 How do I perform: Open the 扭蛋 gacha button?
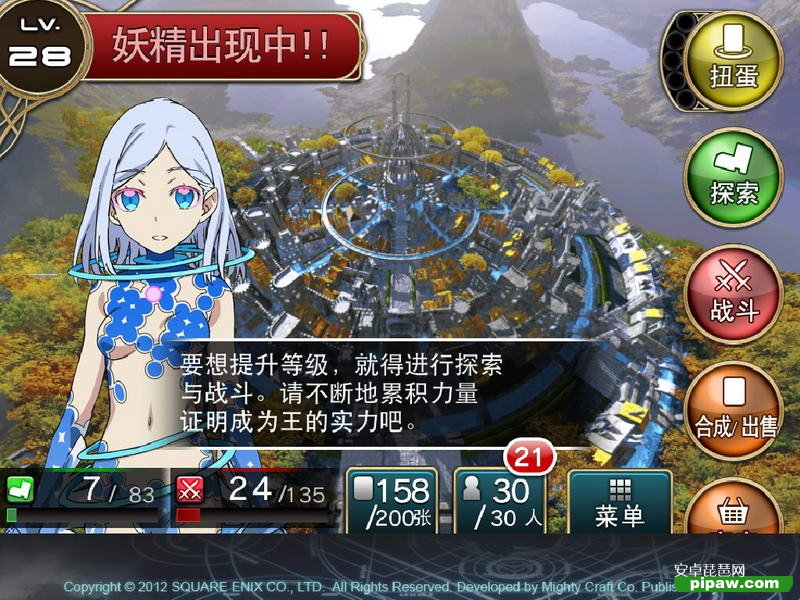[733, 58]
